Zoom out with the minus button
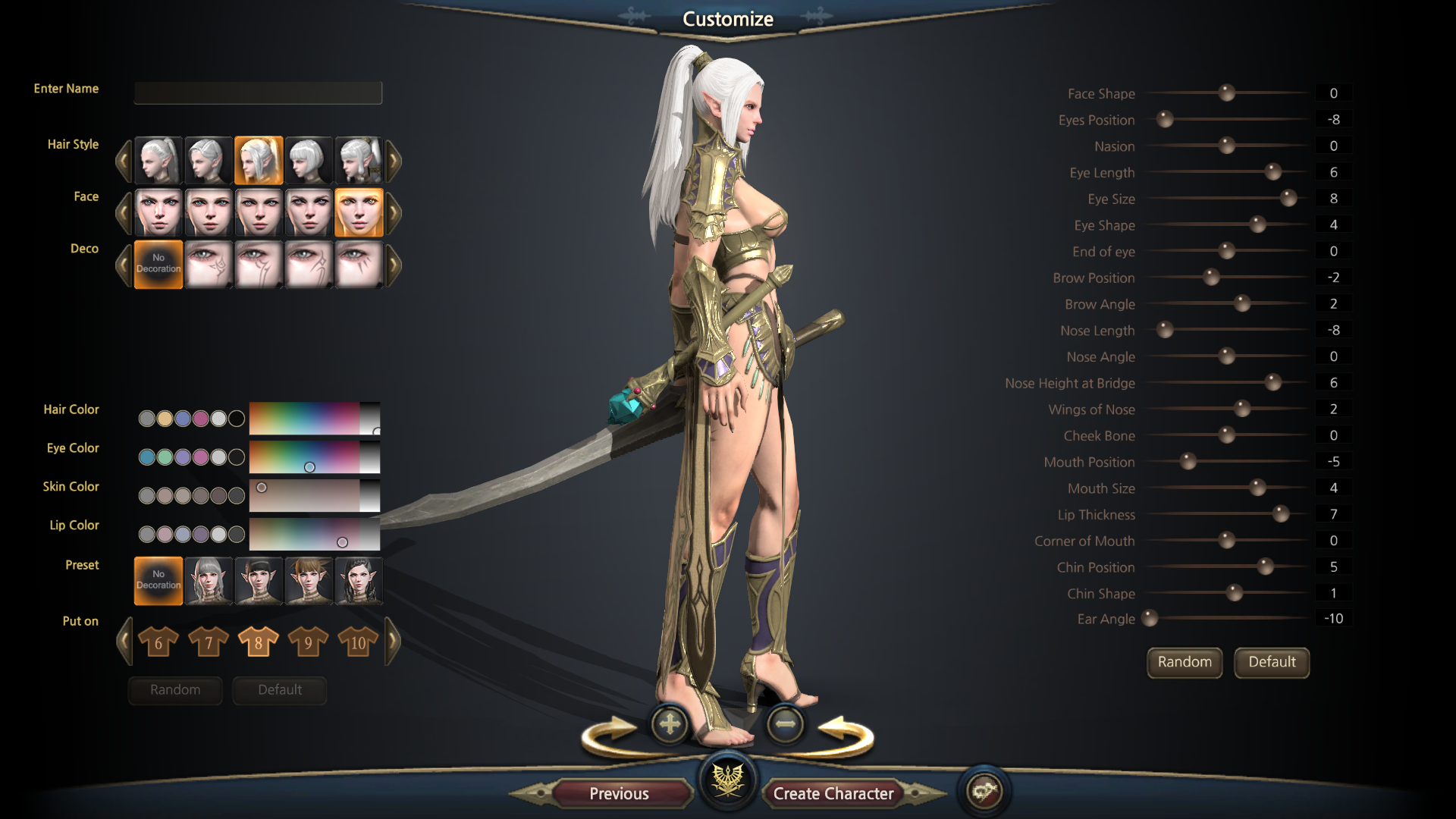 tap(785, 725)
